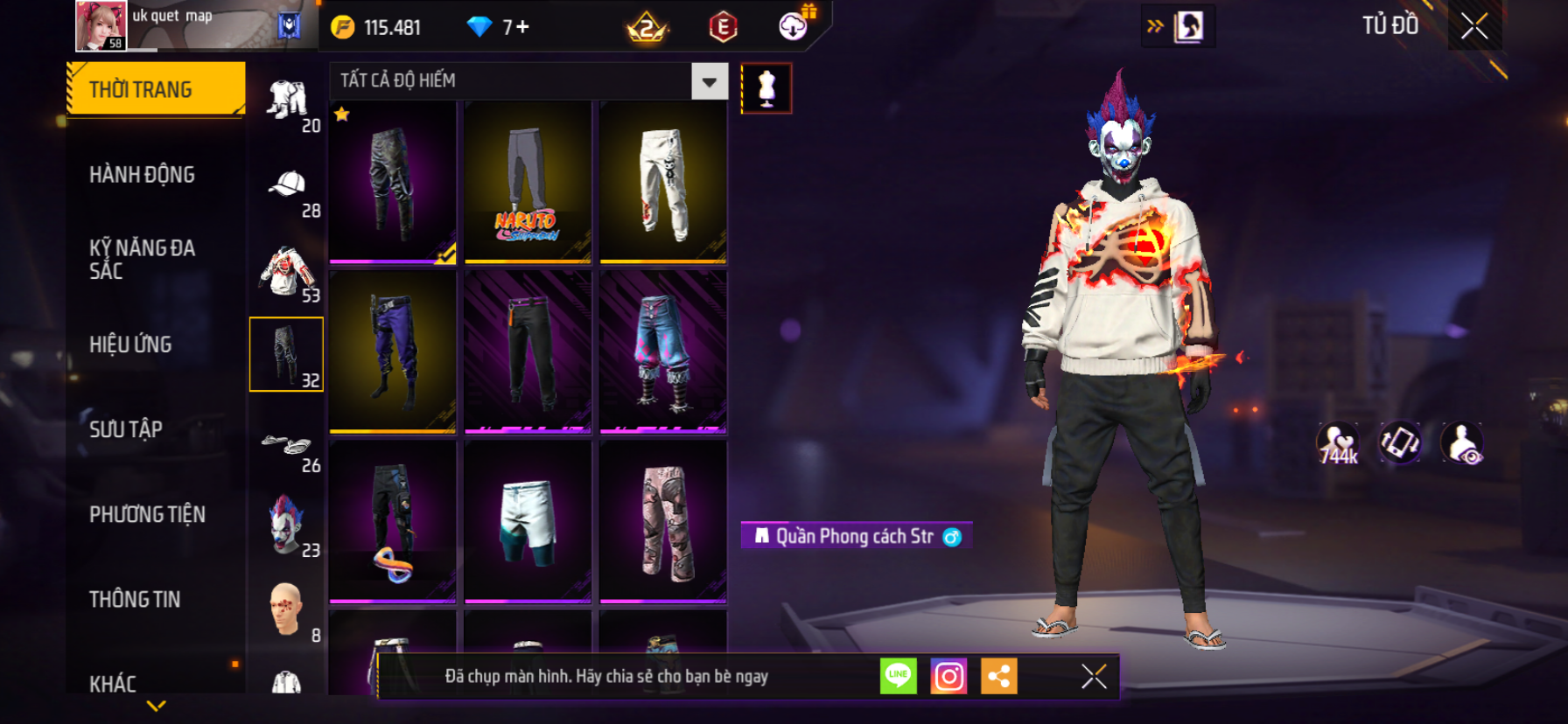The width and height of the screenshot is (1568, 724).
Task: Select the Kỹ Năng Đa Sắc tab
Action: pyautogui.click(x=142, y=259)
